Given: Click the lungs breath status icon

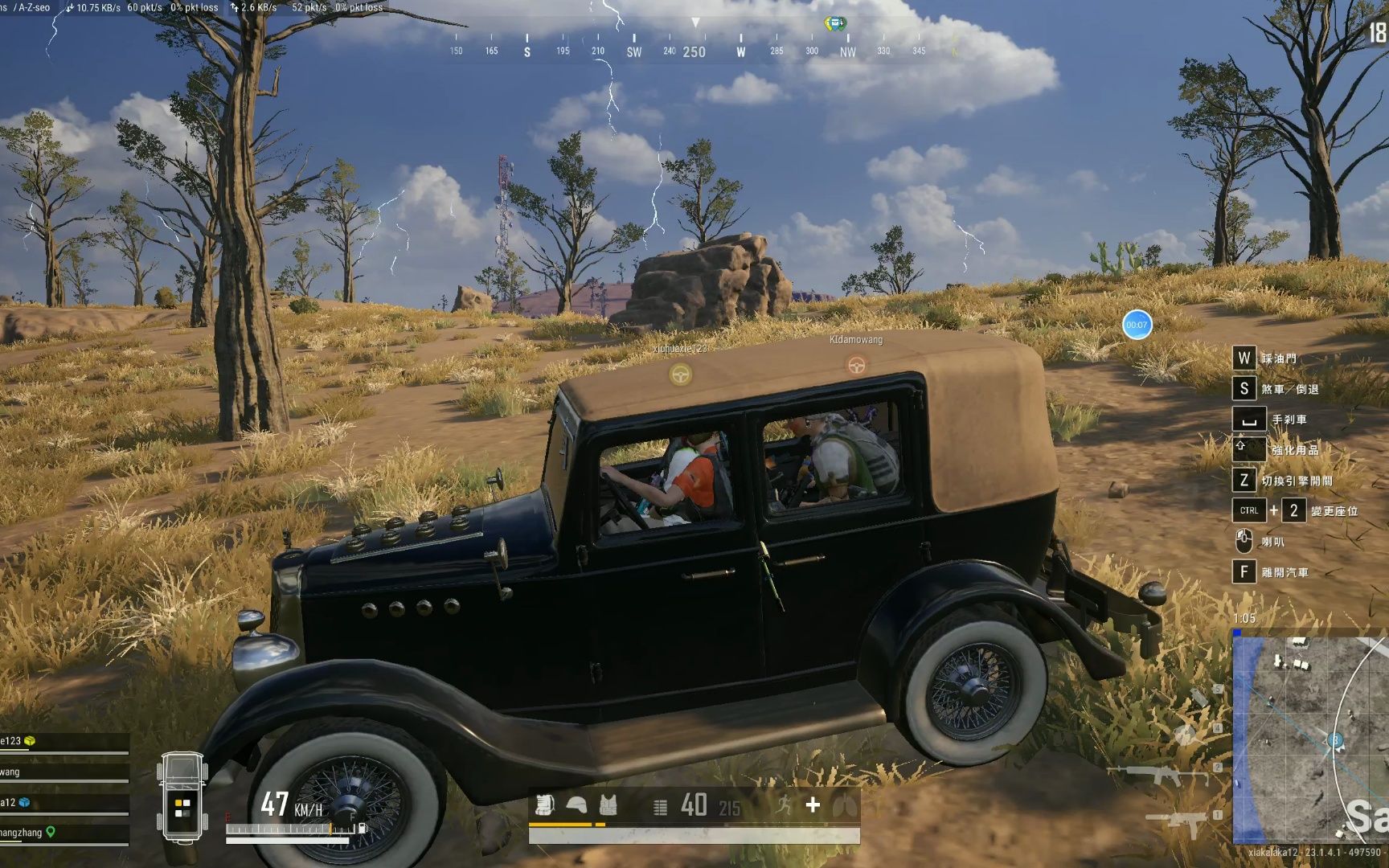Looking at the screenshot, I should coord(844,805).
